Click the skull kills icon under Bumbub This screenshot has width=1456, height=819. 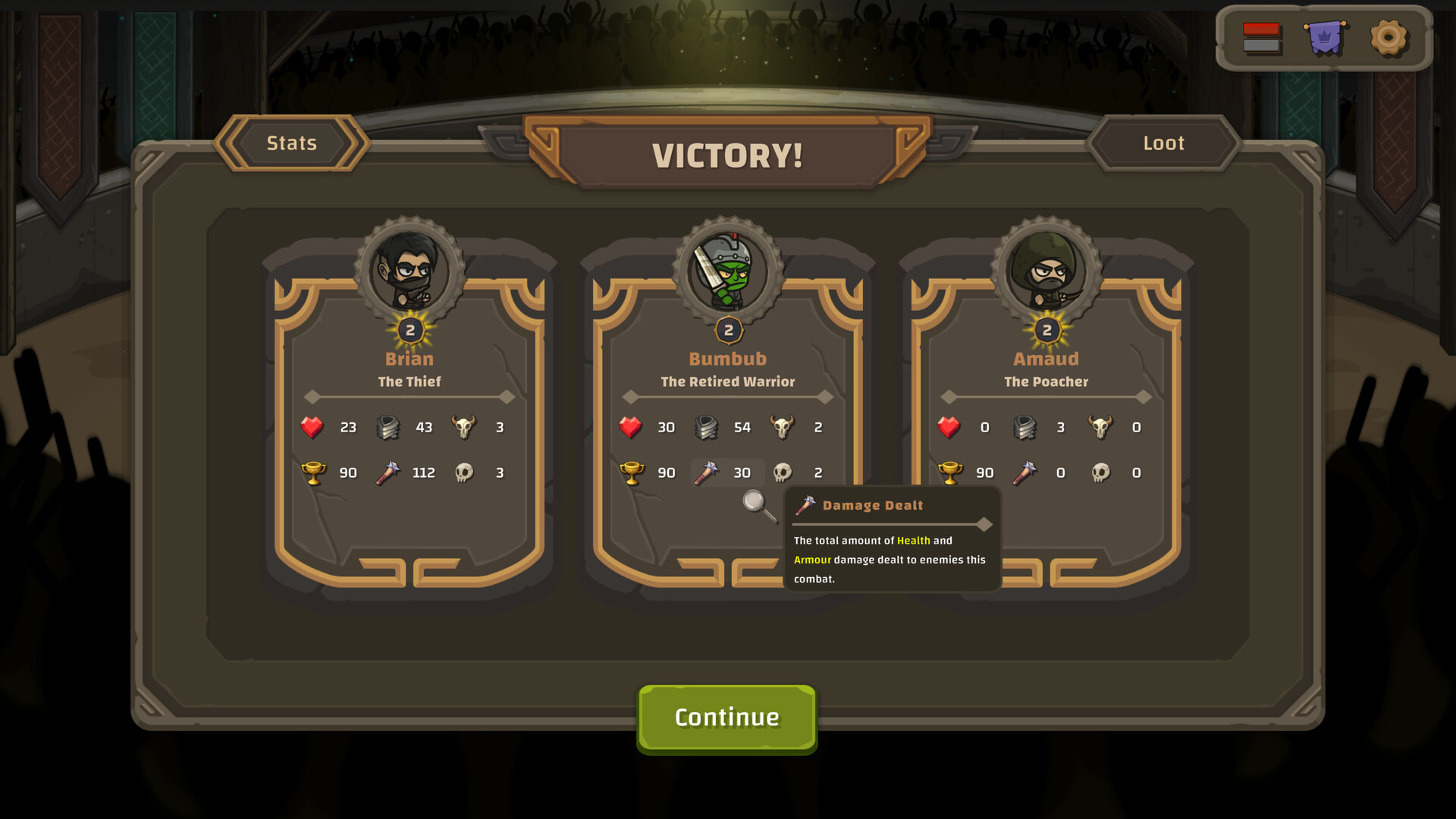(783, 472)
